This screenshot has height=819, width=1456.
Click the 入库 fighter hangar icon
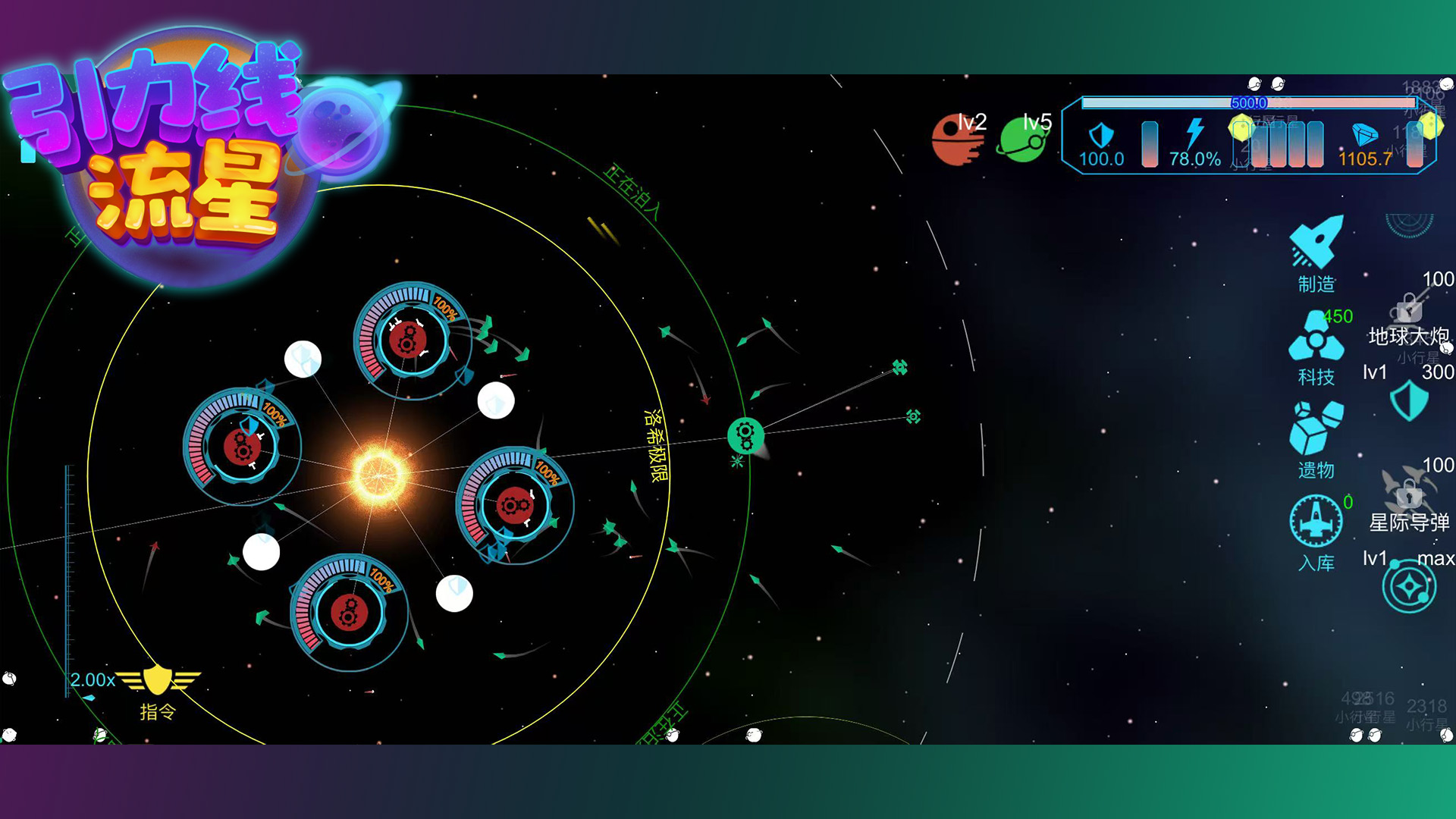[1316, 522]
